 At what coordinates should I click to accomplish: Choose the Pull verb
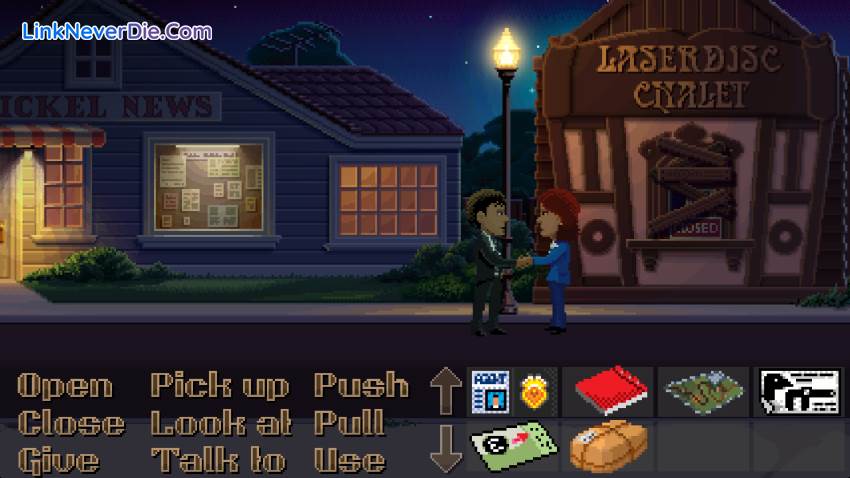(349, 423)
